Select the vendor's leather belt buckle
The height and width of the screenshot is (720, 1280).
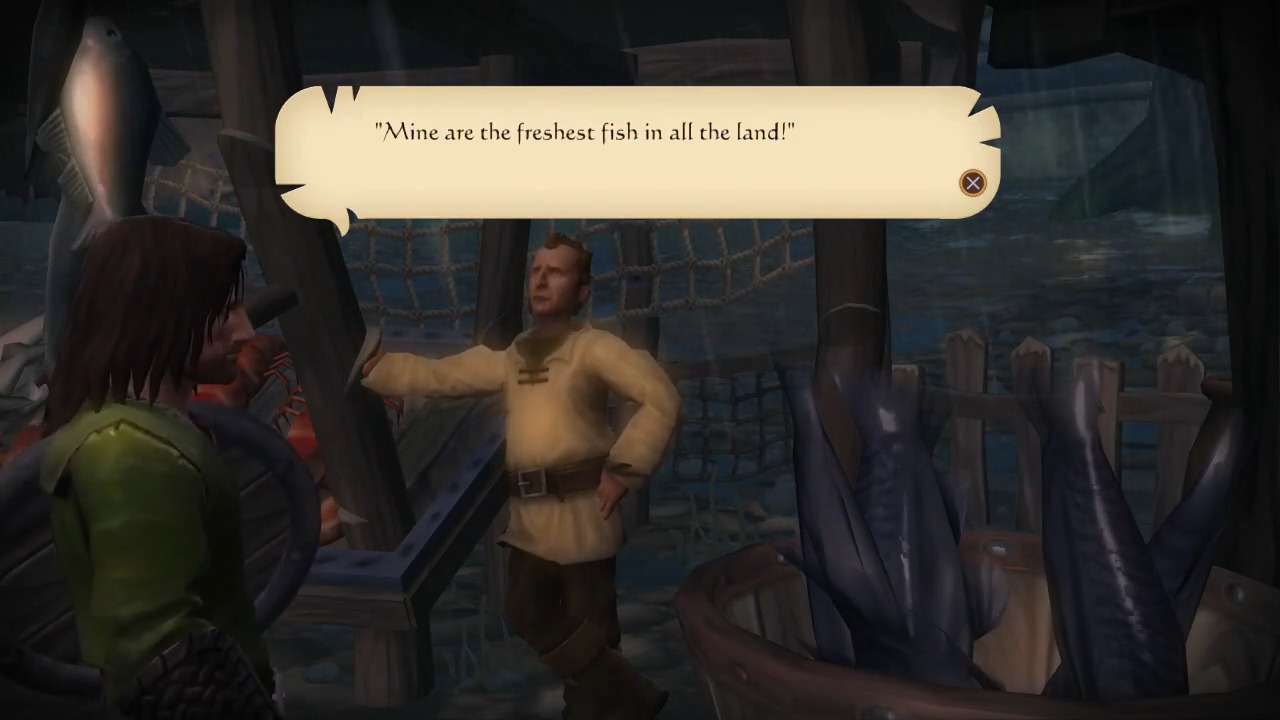pyautogui.click(x=533, y=483)
